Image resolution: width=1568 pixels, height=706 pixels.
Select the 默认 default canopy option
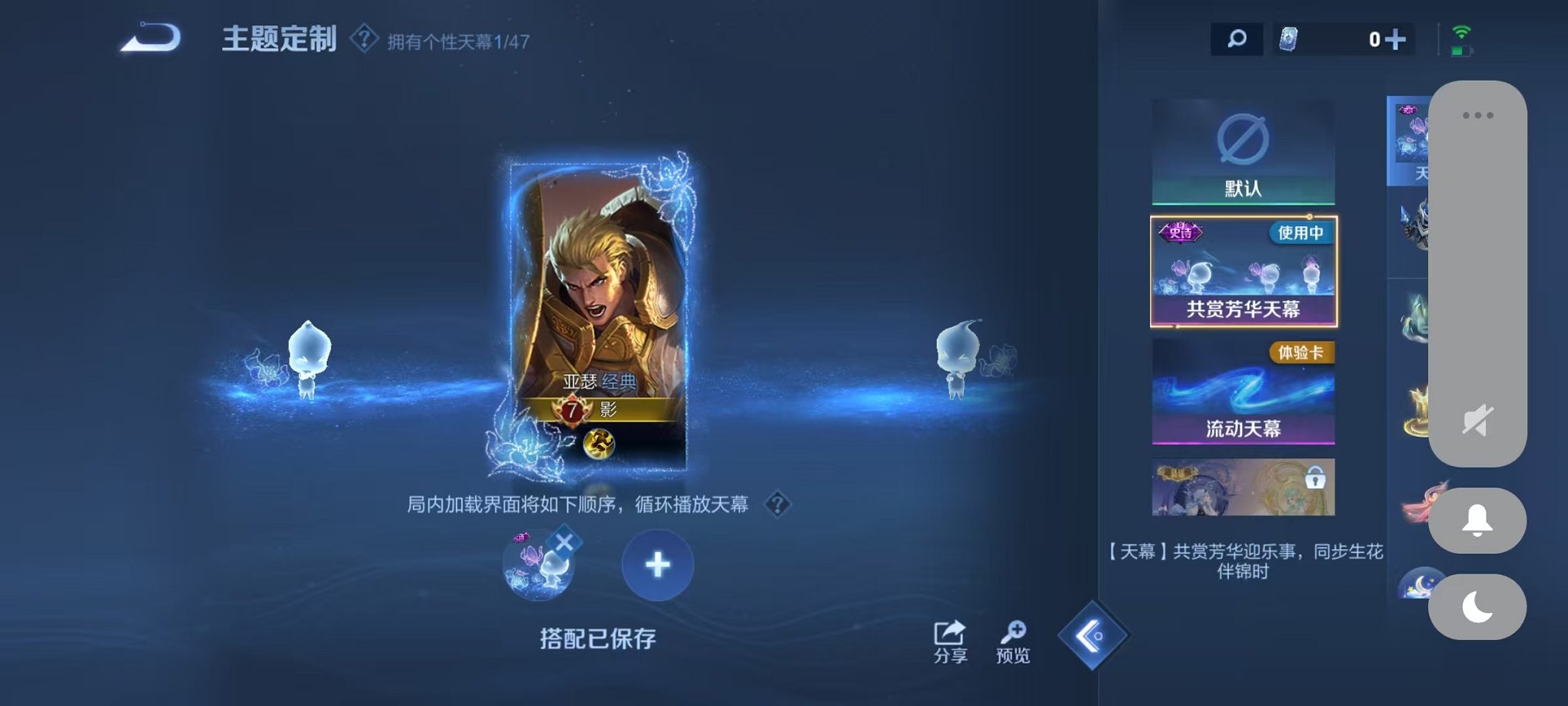(x=1243, y=150)
